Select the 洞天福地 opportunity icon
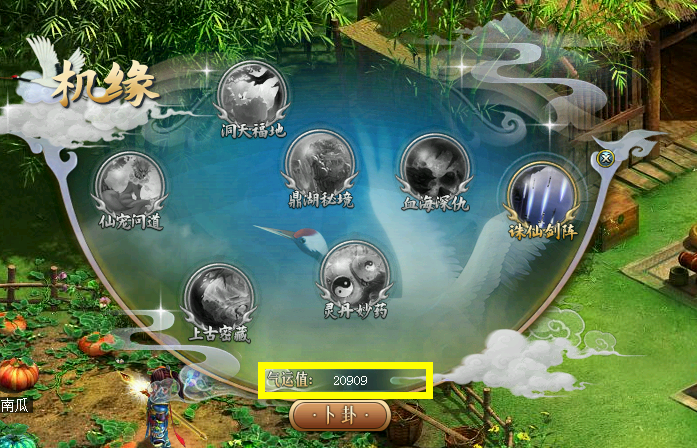 (x=253, y=92)
